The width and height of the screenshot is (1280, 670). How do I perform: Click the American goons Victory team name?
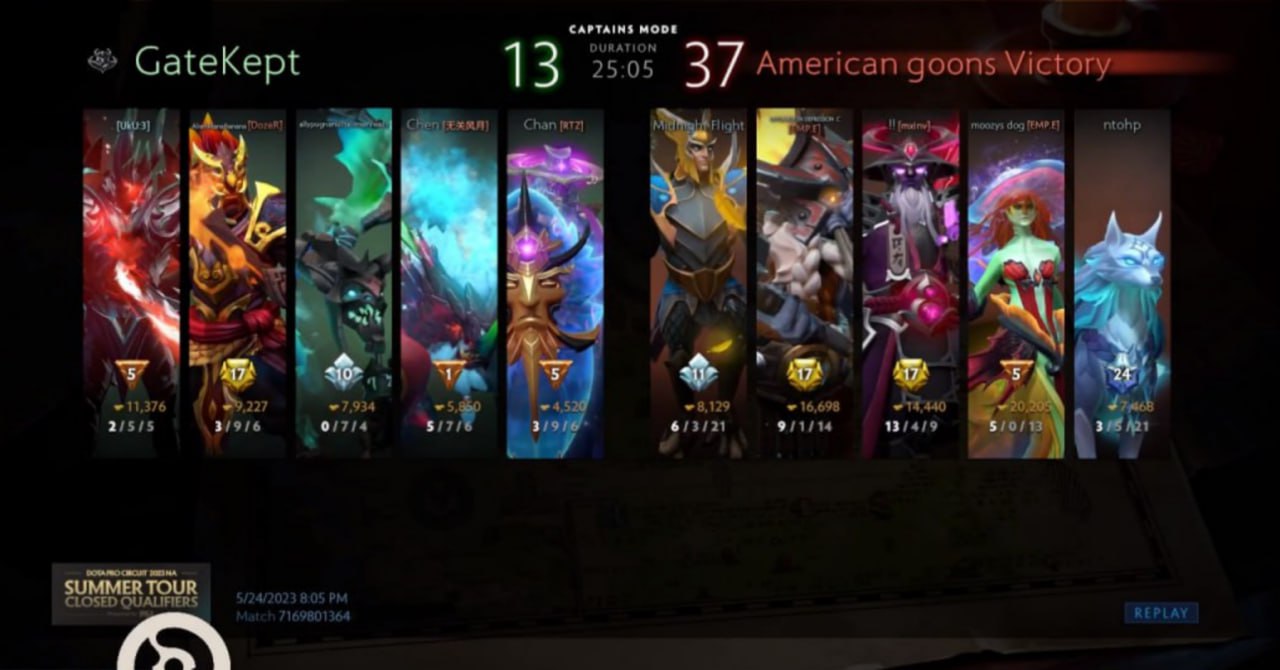[933, 65]
